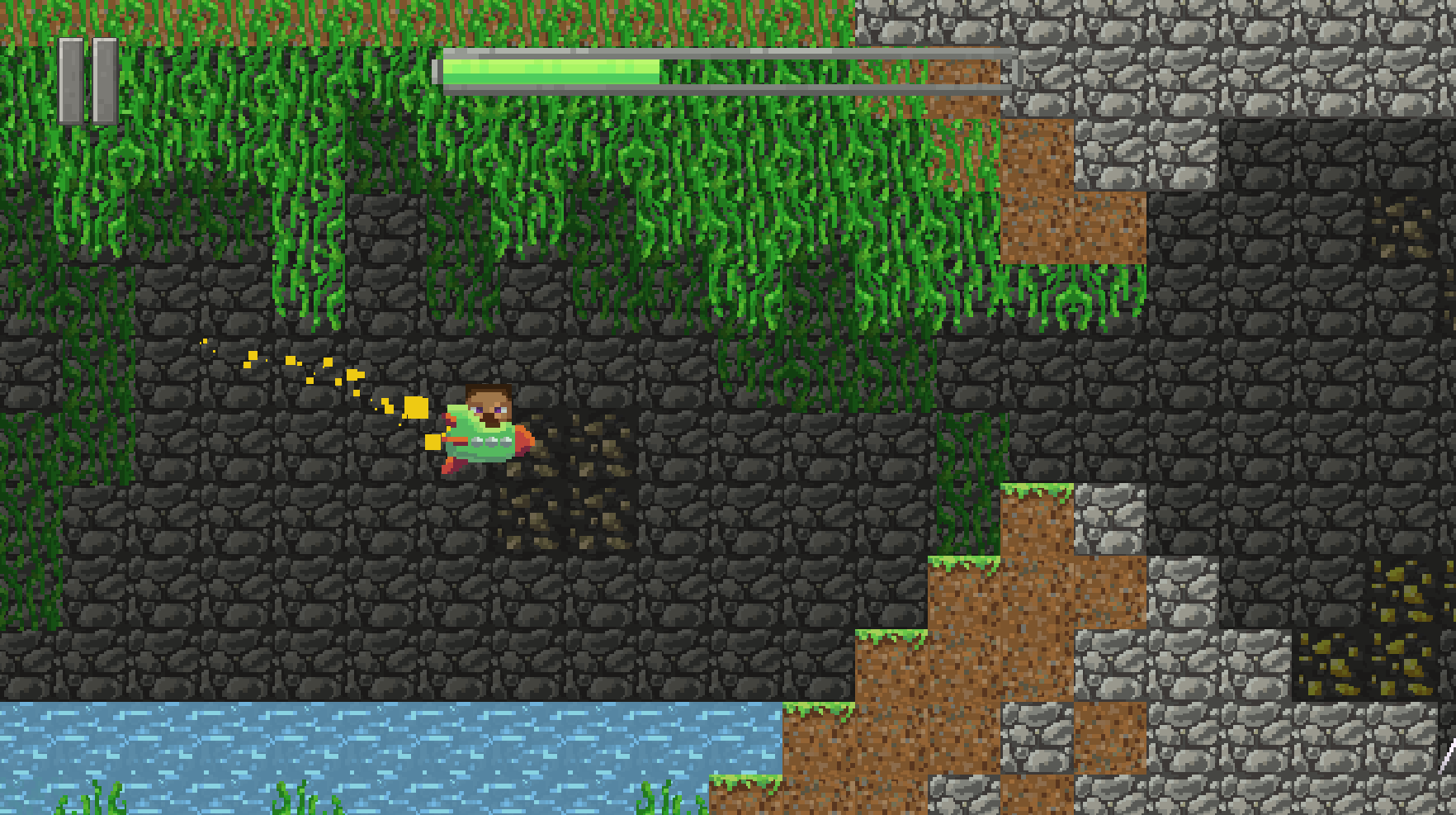Click the pause button

(x=87, y=78)
